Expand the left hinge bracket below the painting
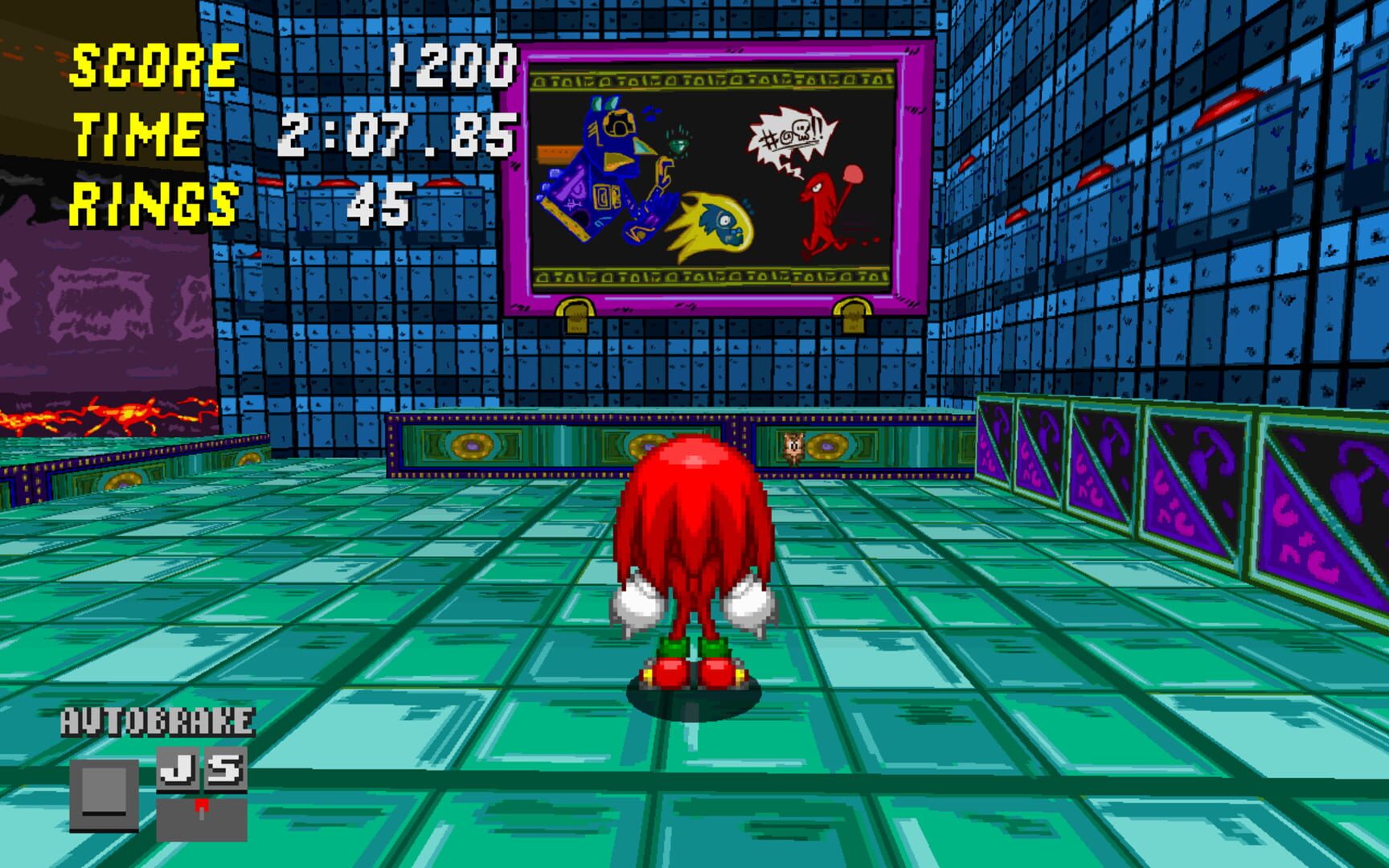The width and height of the screenshot is (1389, 868). [577, 315]
